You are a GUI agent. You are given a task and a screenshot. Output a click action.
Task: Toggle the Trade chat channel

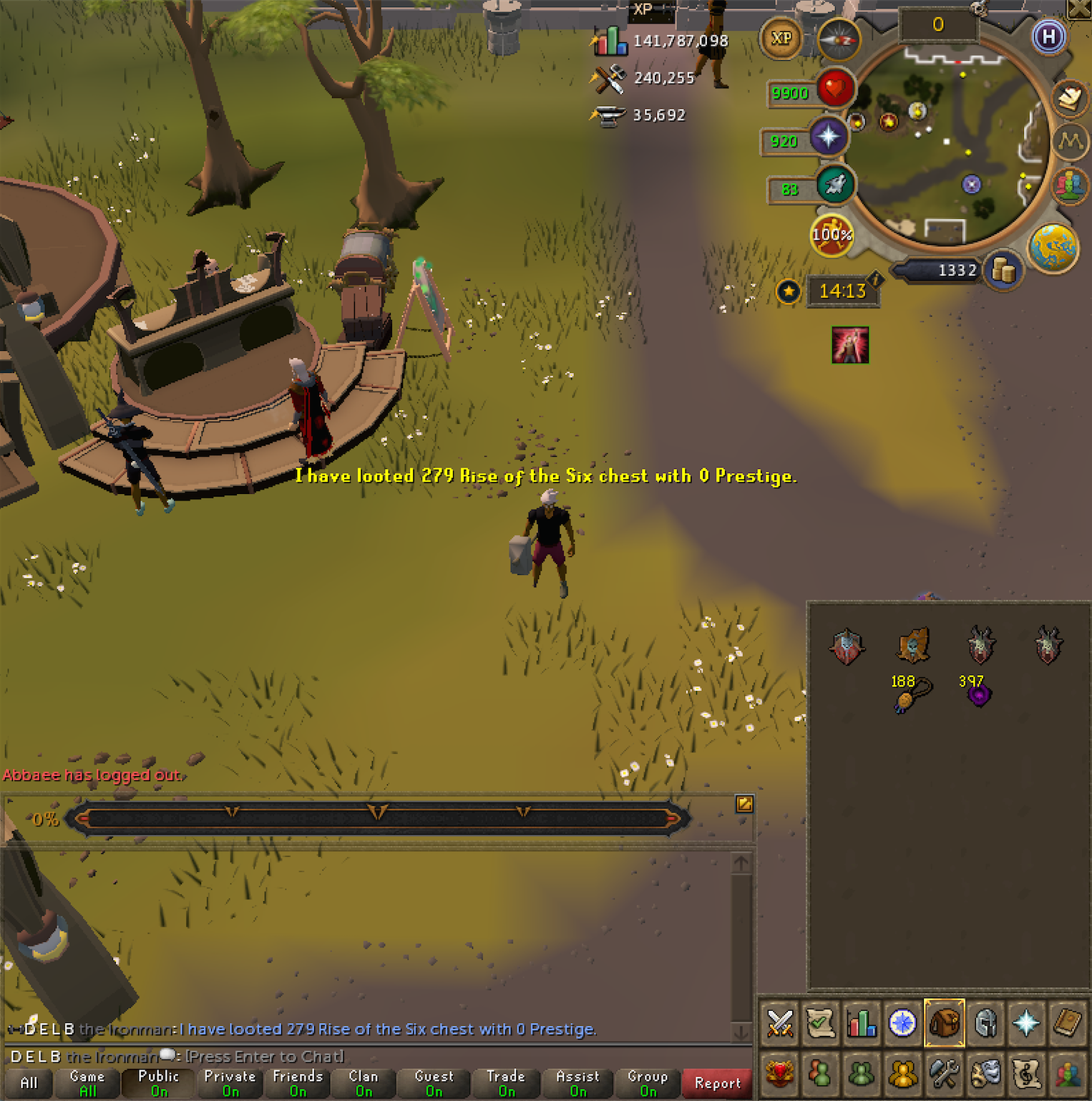[x=505, y=1082]
